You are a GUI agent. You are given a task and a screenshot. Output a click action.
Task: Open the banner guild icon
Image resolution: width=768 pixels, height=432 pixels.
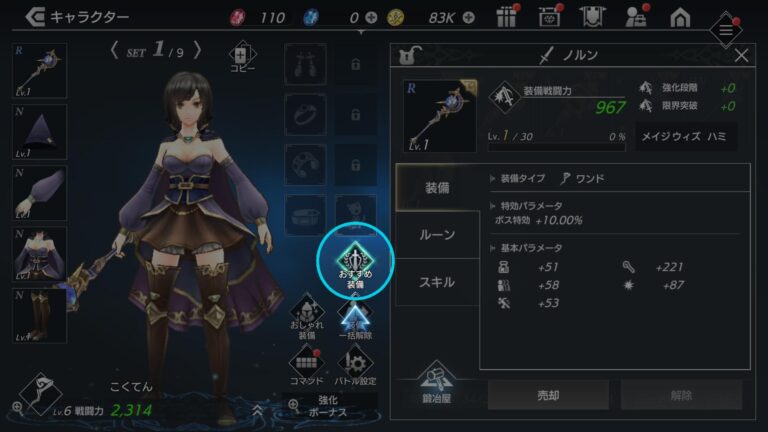[x=591, y=17]
